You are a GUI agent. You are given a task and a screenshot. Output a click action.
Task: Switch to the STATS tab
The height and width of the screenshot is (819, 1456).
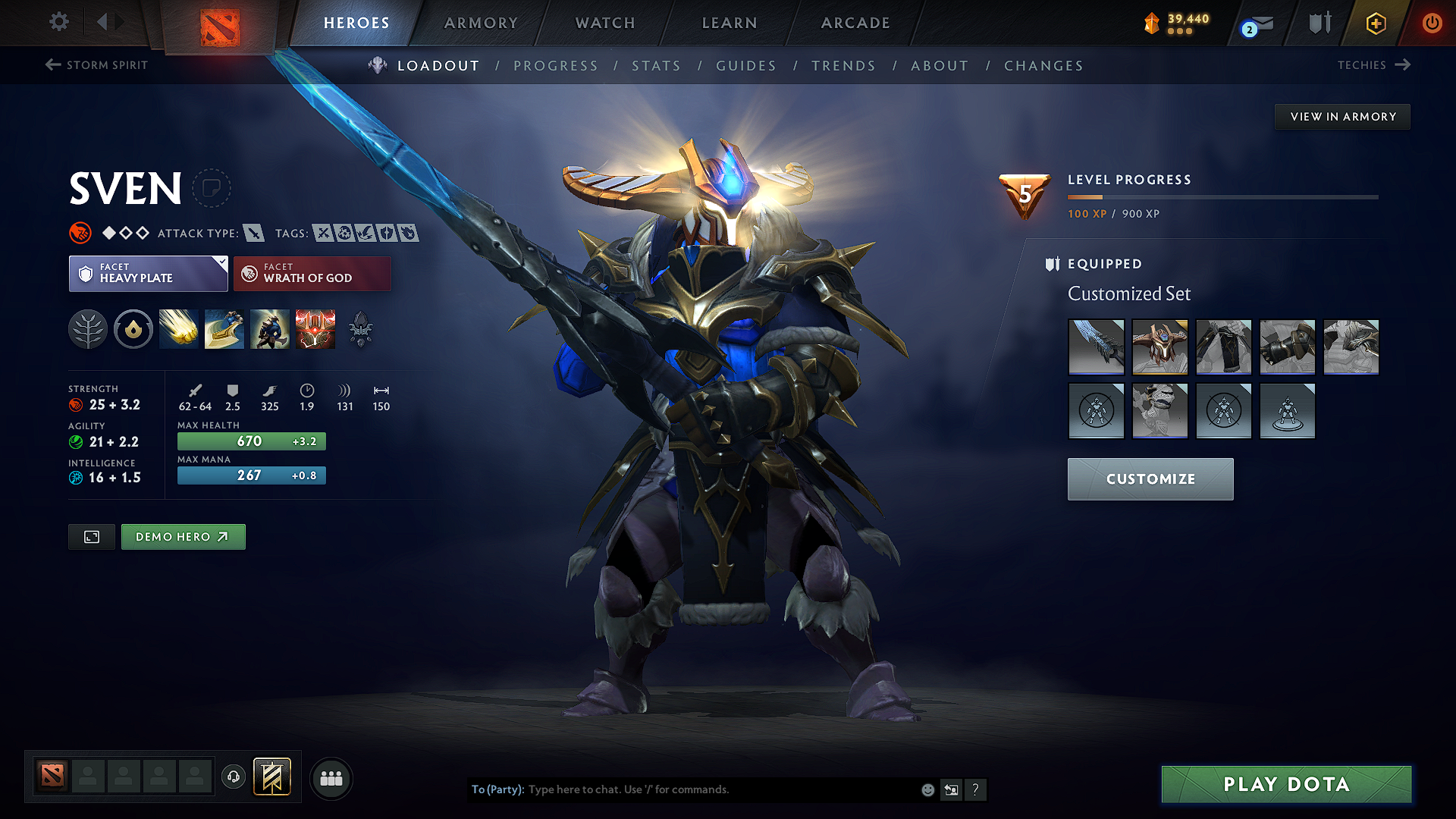pos(656,65)
